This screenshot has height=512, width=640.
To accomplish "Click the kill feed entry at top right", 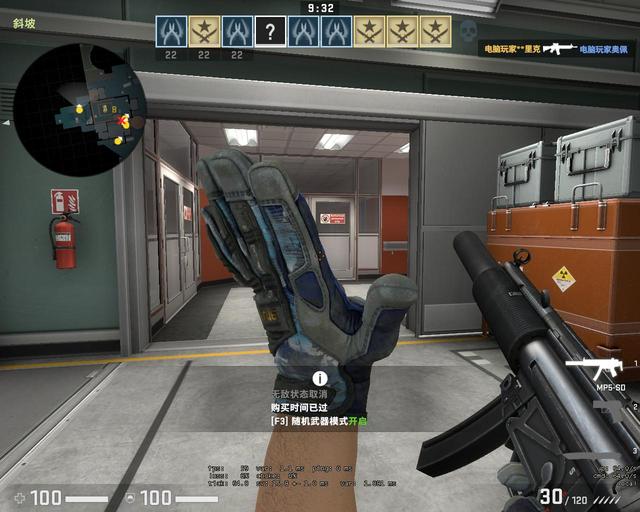I will 554,48.
